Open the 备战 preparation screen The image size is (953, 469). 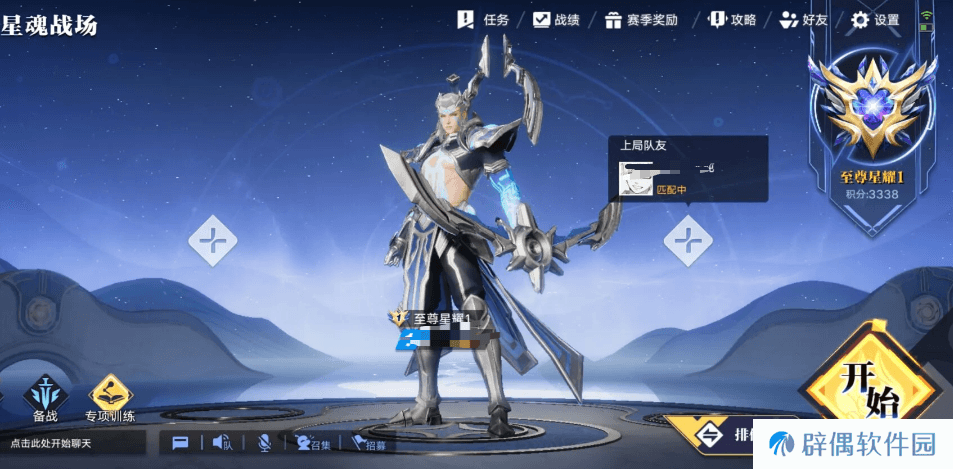point(45,396)
